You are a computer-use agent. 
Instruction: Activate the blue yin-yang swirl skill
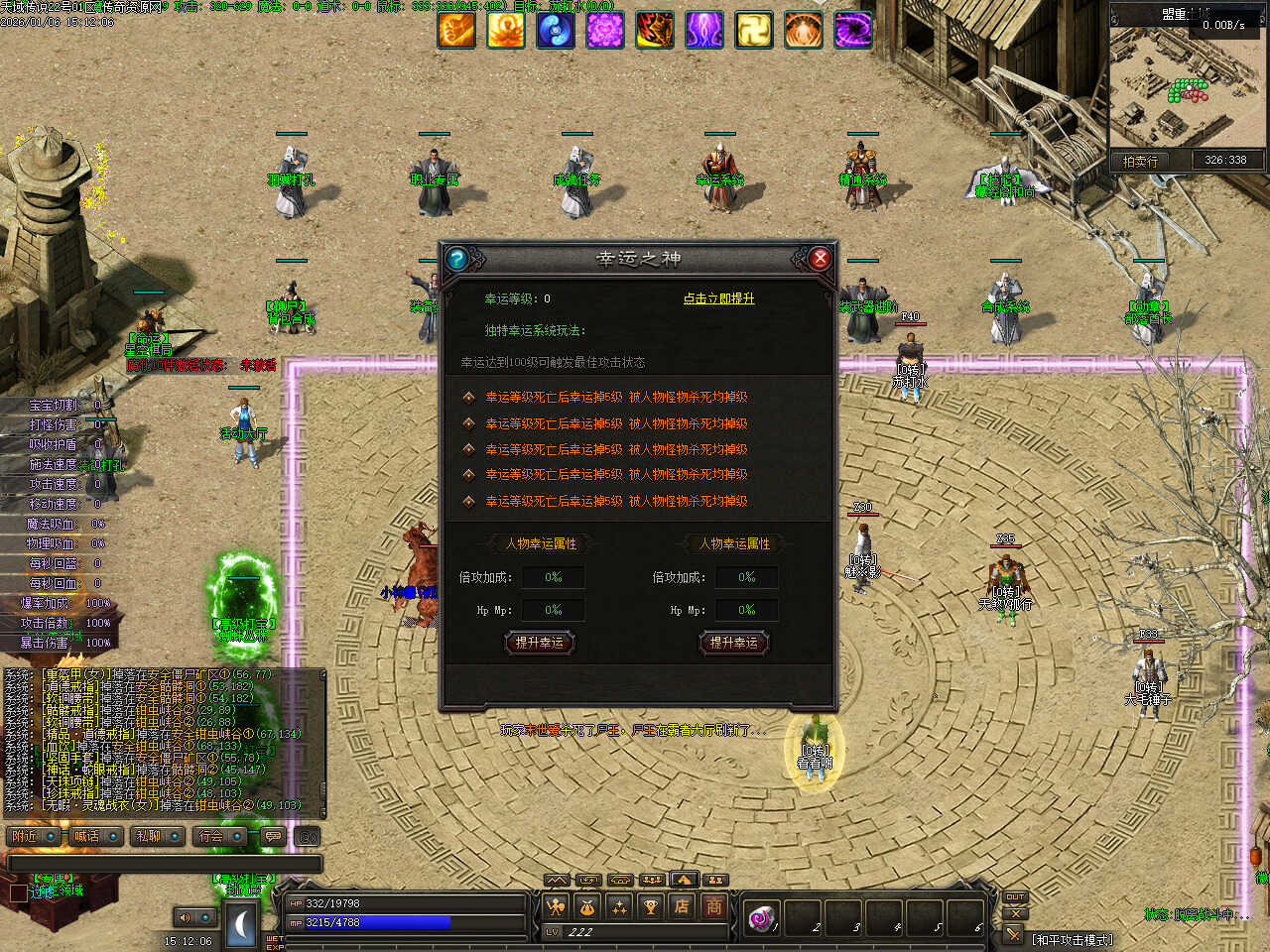(555, 30)
